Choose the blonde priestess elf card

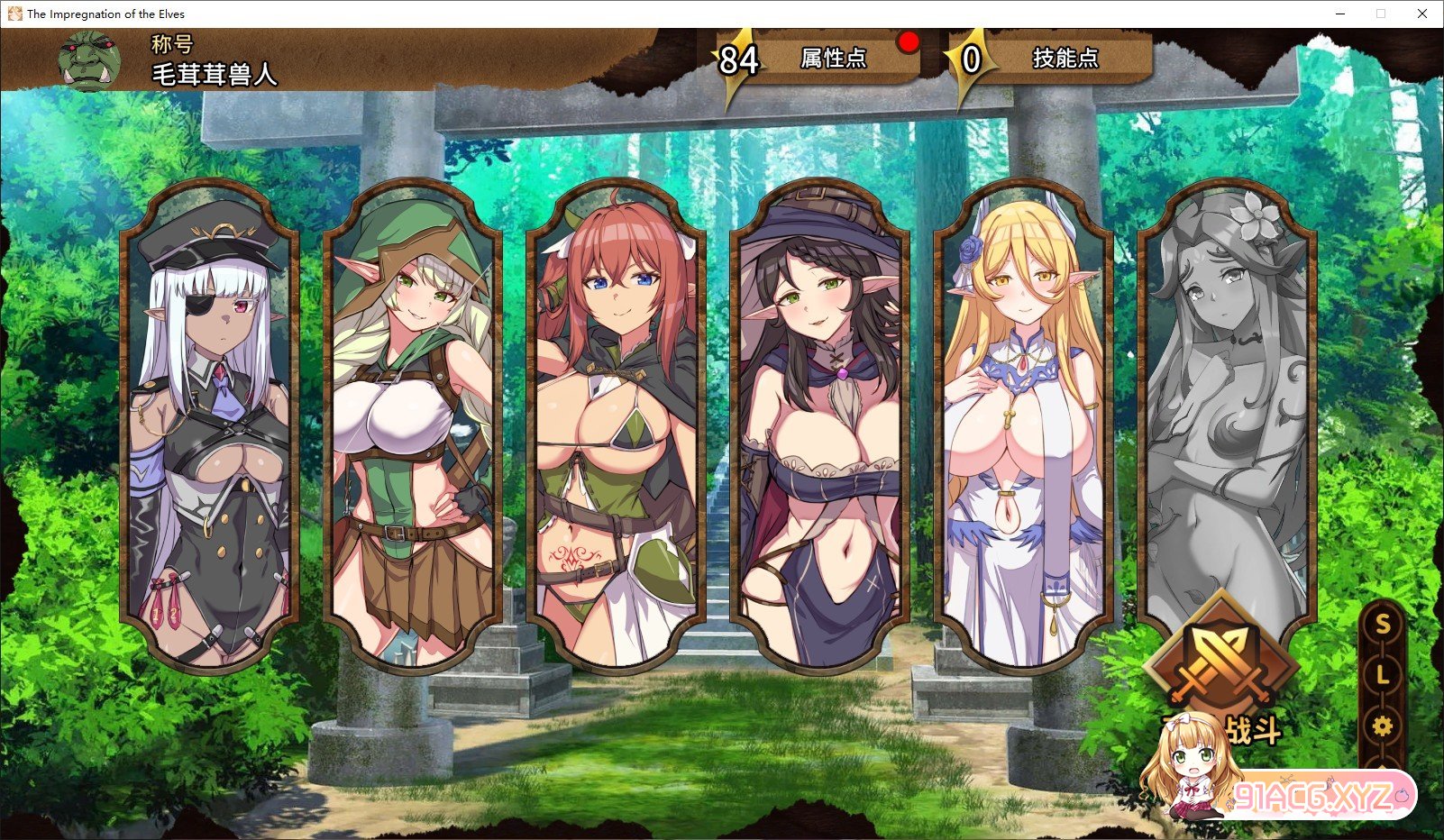(x=1024, y=424)
